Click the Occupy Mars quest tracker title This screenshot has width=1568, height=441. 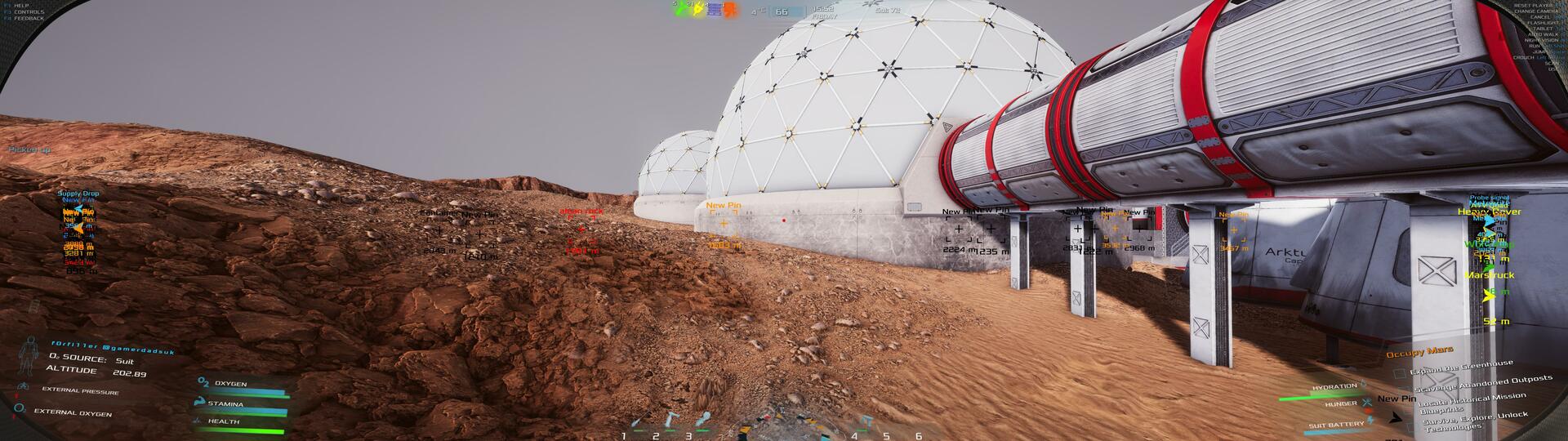tap(1419, 352)
